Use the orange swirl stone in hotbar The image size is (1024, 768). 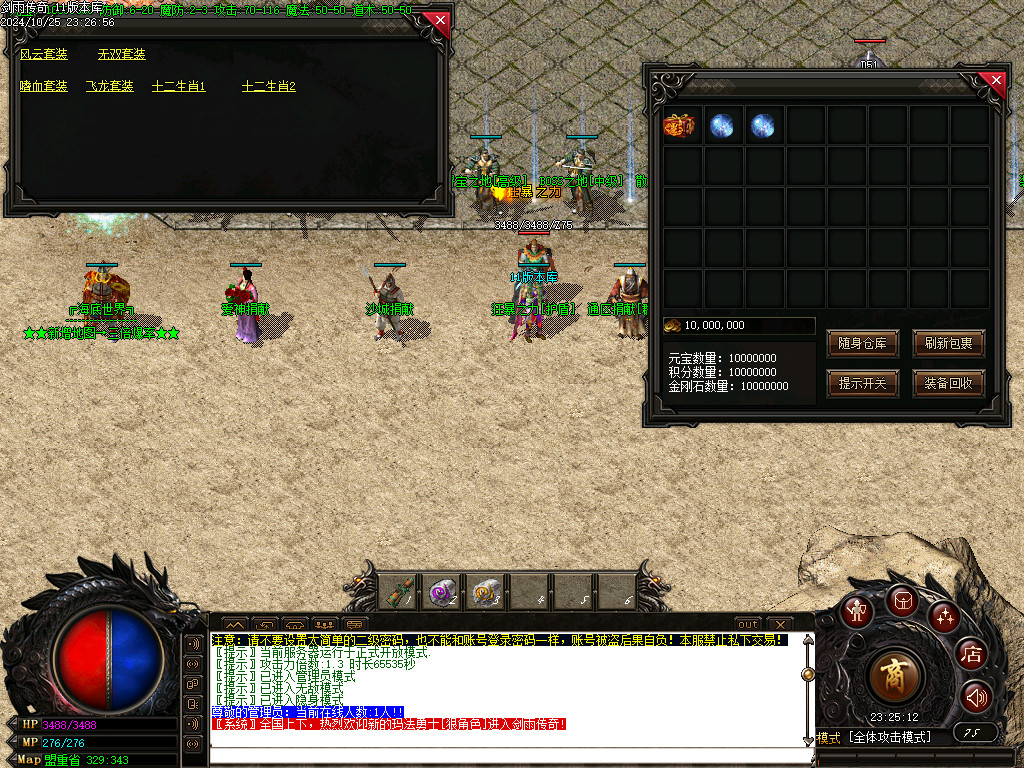(485, 593)
